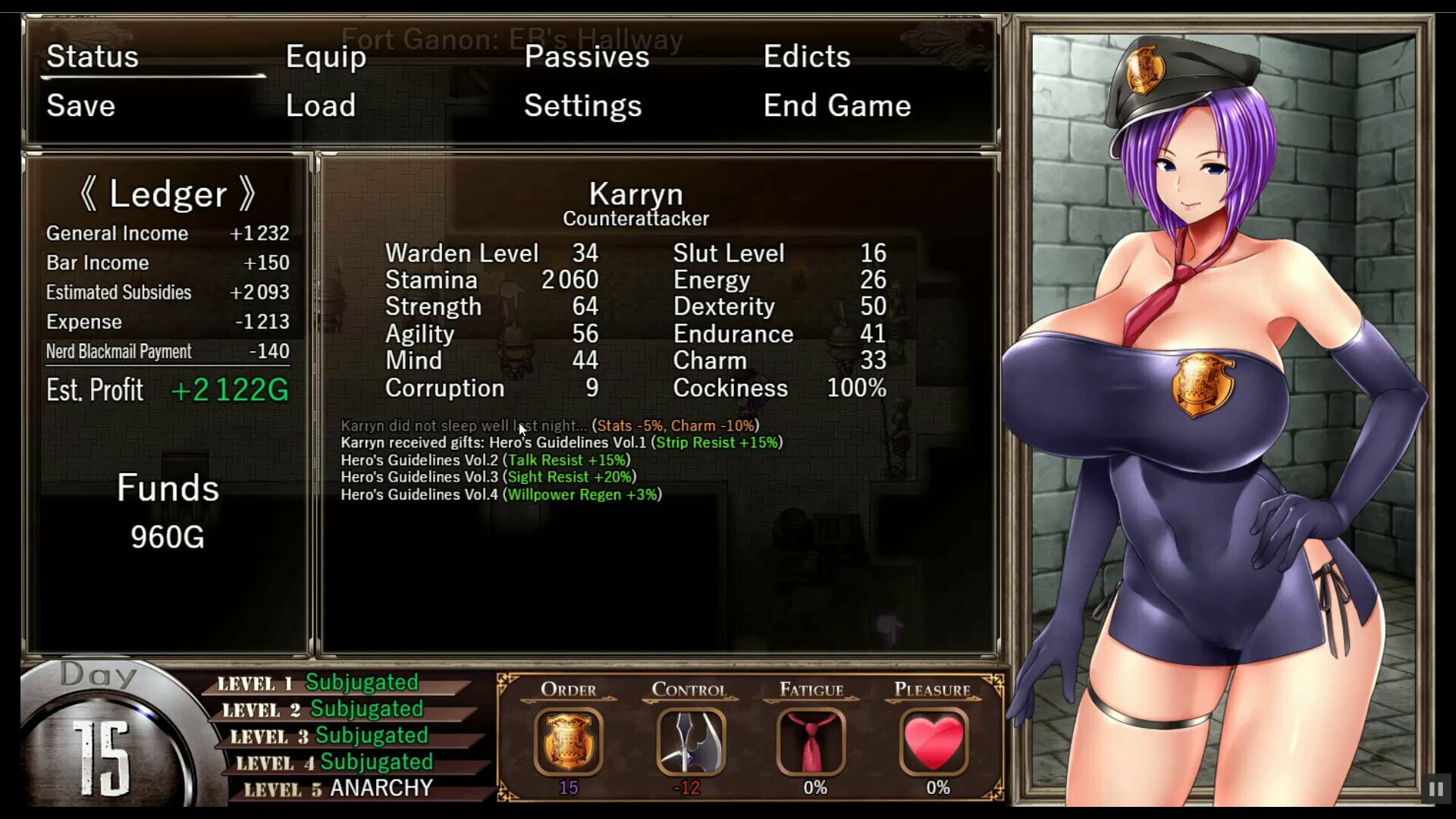Viewport: 1456px width, 819px height.
Task: Click the Ledger left arrow
Action: (x=89, y=194)
